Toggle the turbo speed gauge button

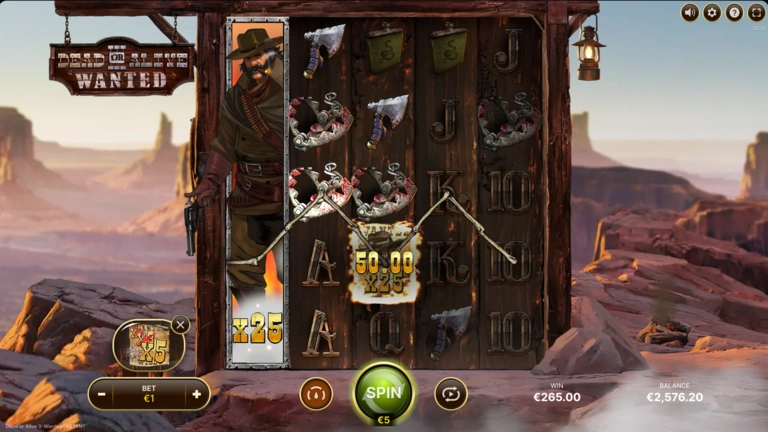tap(316, 393)
